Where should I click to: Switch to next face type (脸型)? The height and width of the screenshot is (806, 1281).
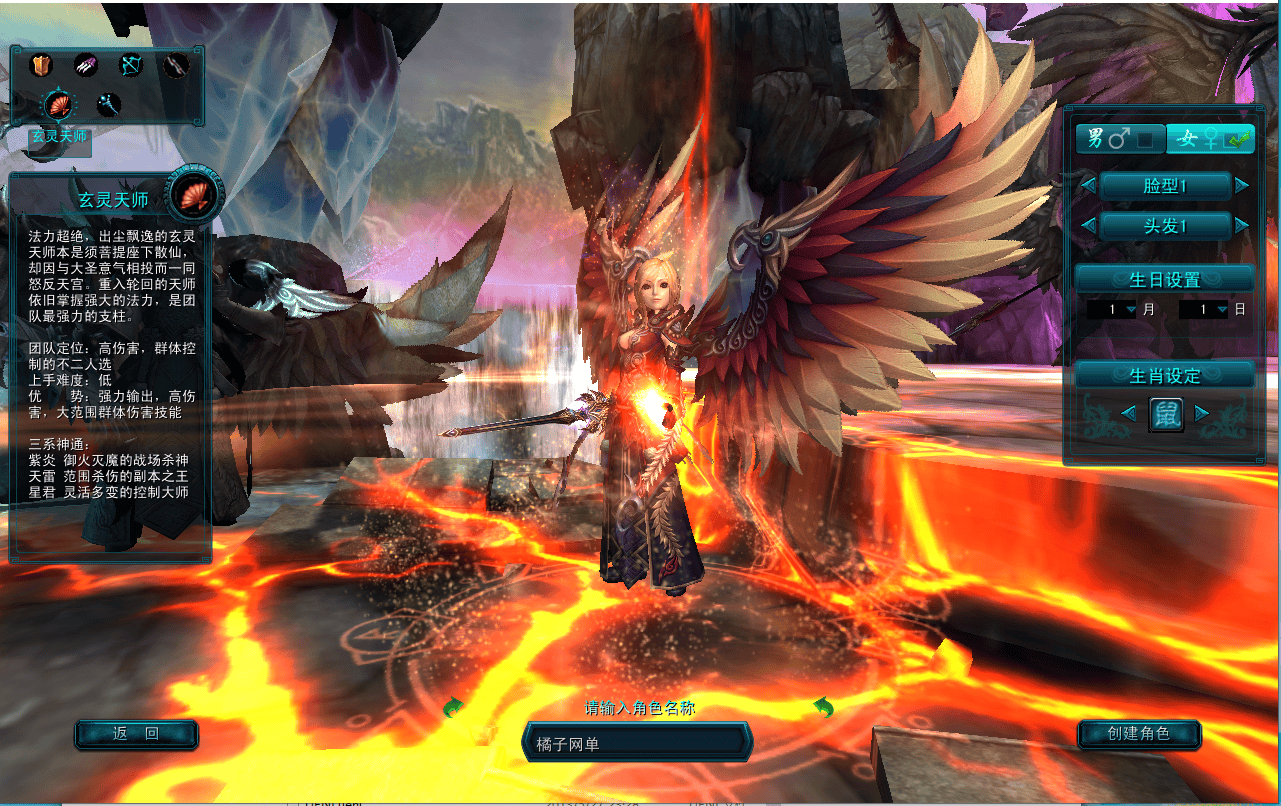pyautogui.click(x=1242, y=186)
